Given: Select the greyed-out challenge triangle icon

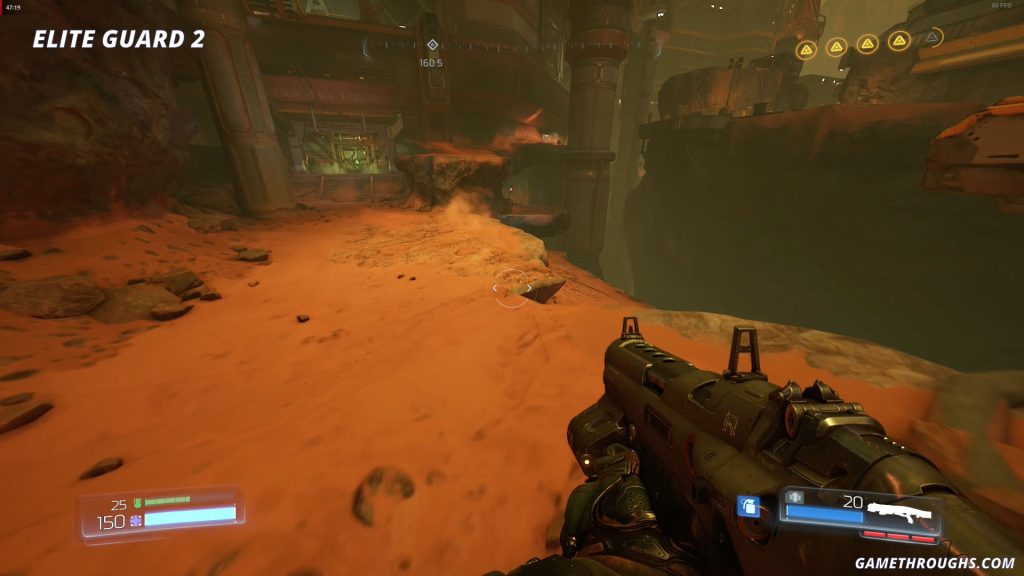Looking at the screenshot, I should click(x=932, y=38).
